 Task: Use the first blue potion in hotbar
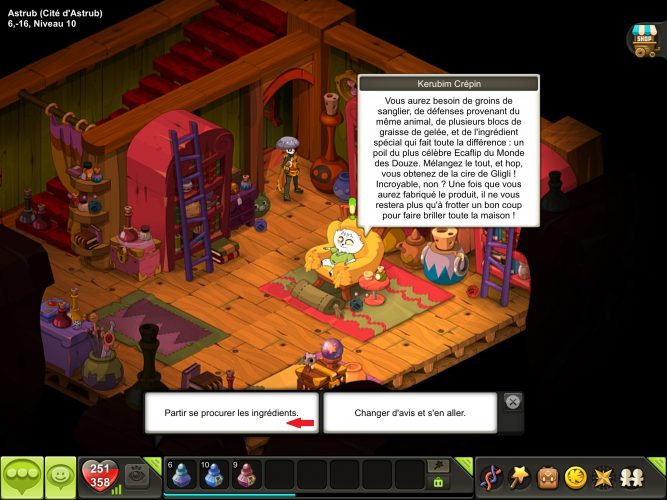click(x=182, y=476)
